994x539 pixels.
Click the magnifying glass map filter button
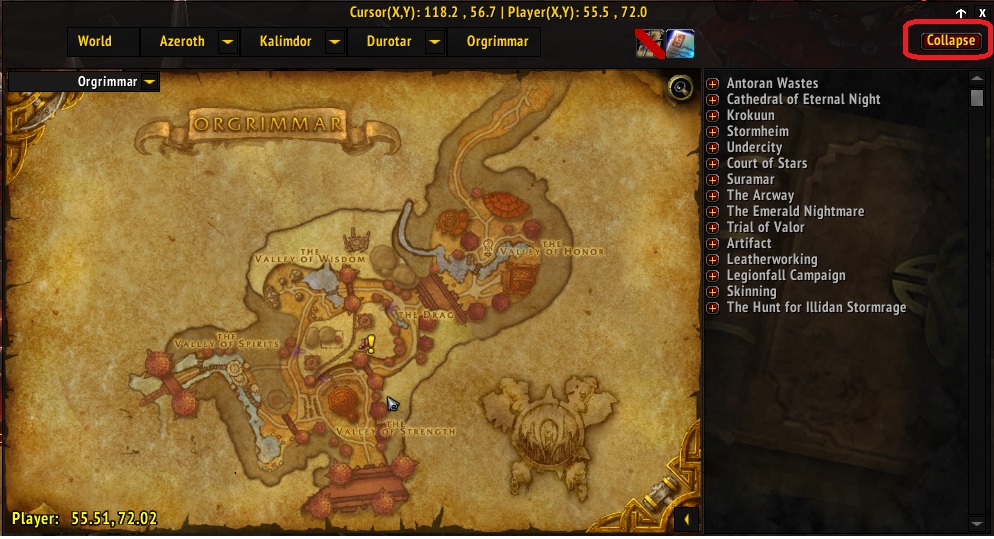683,88
